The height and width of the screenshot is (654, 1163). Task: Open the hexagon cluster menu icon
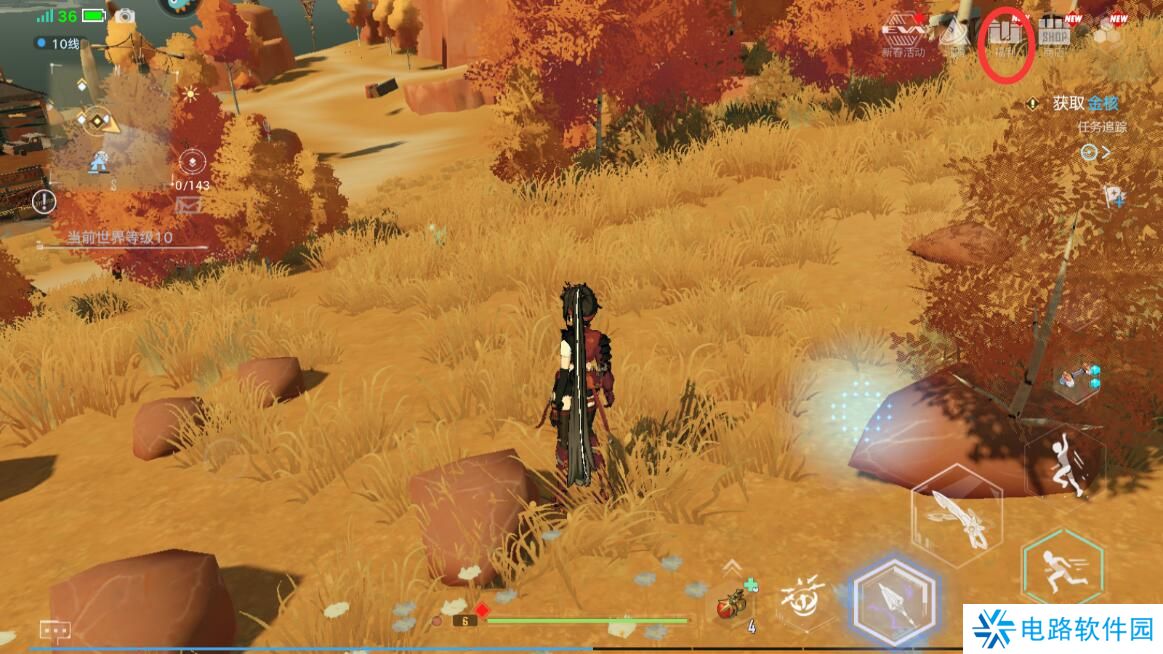pyautogui.click(x=1108, y=34)
